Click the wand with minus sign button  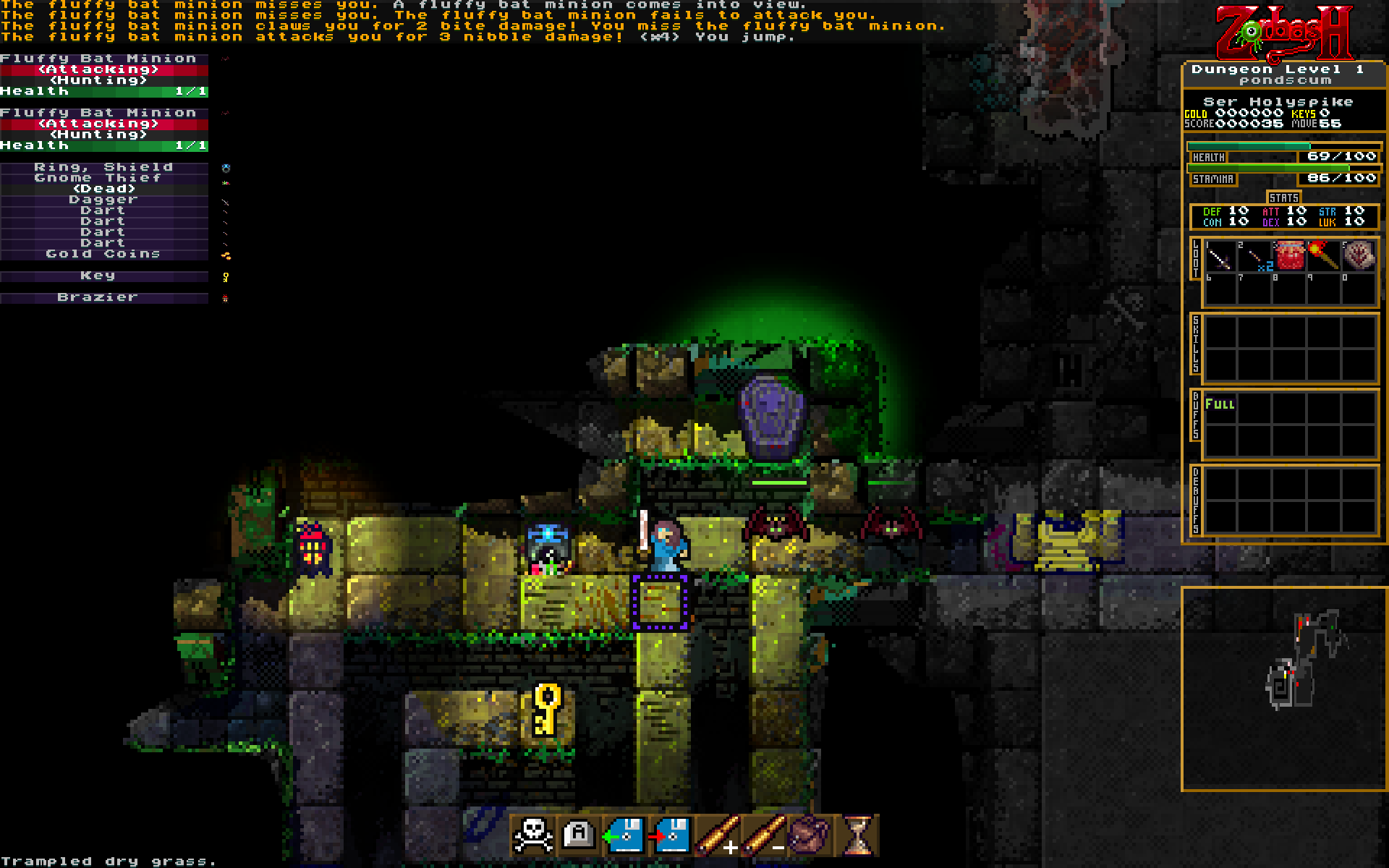[764, 836]
